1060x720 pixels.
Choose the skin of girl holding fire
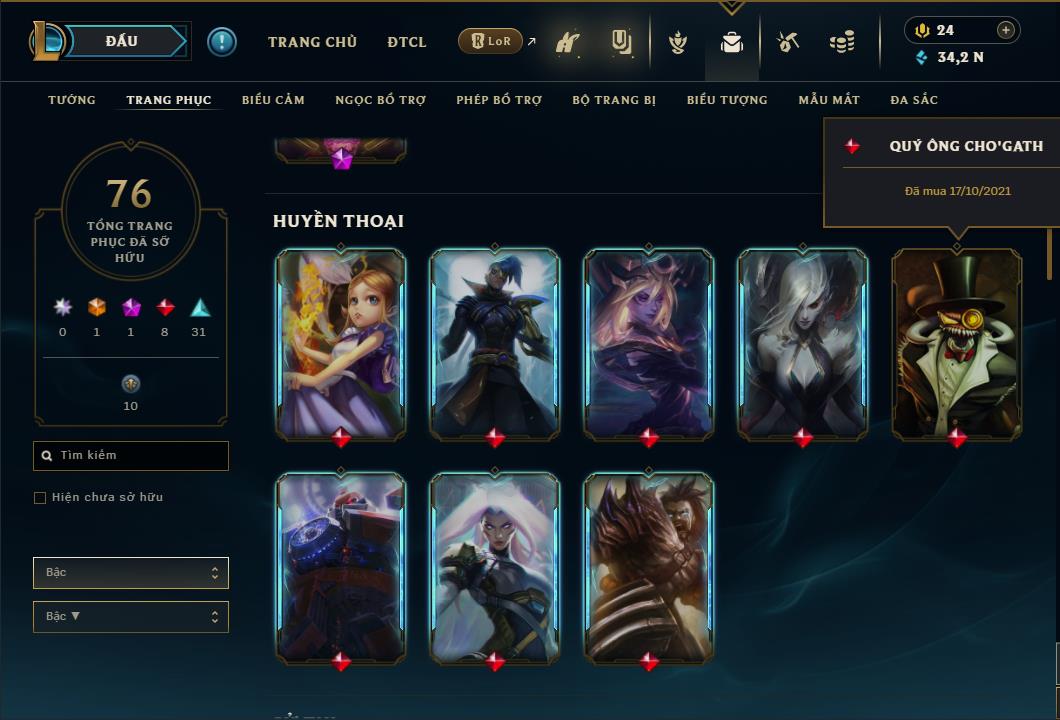click(341, 343)
